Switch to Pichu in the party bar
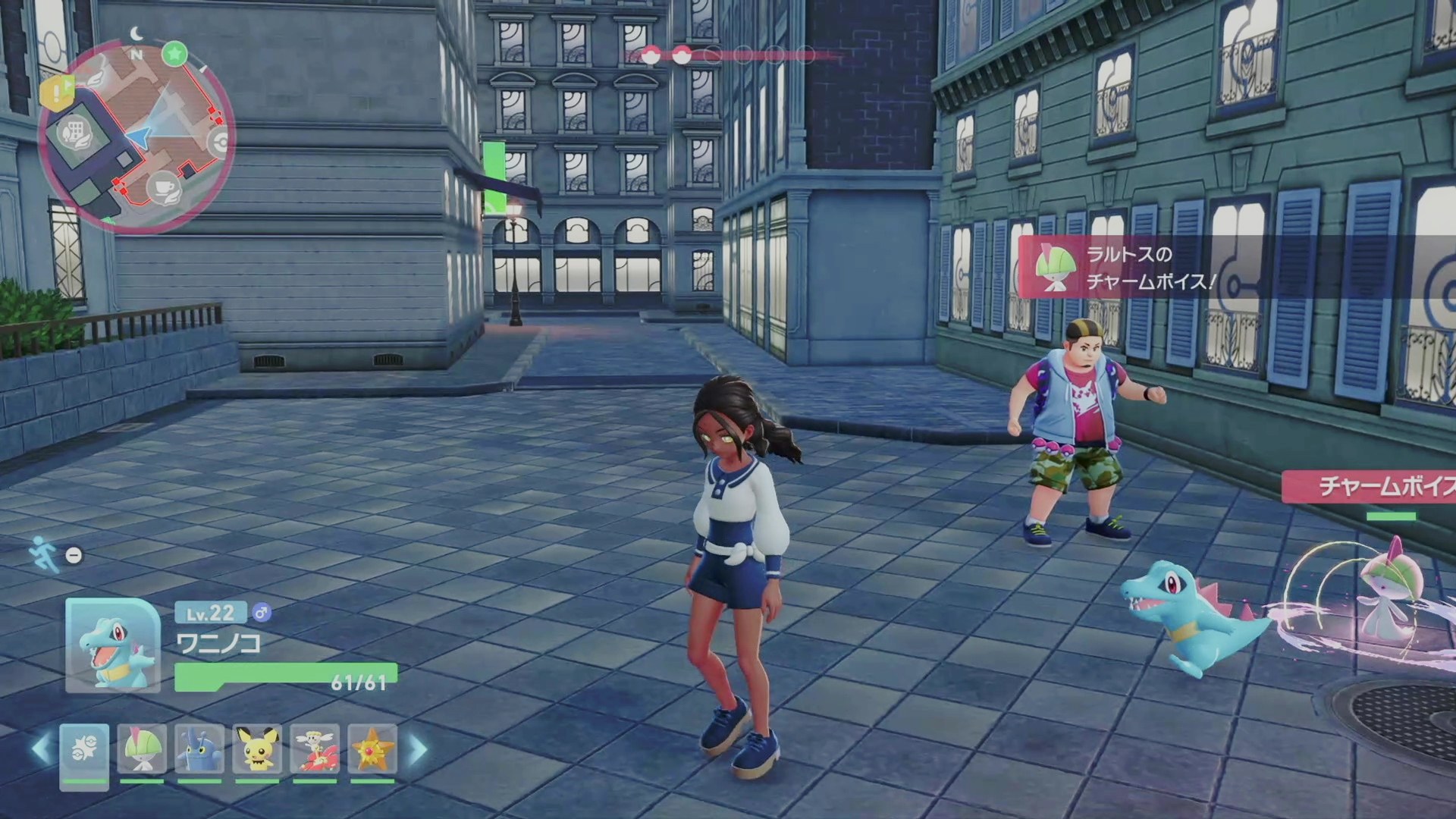This screenshot has height=819, width=1456. pyautogui.click(x=257, y=749)
